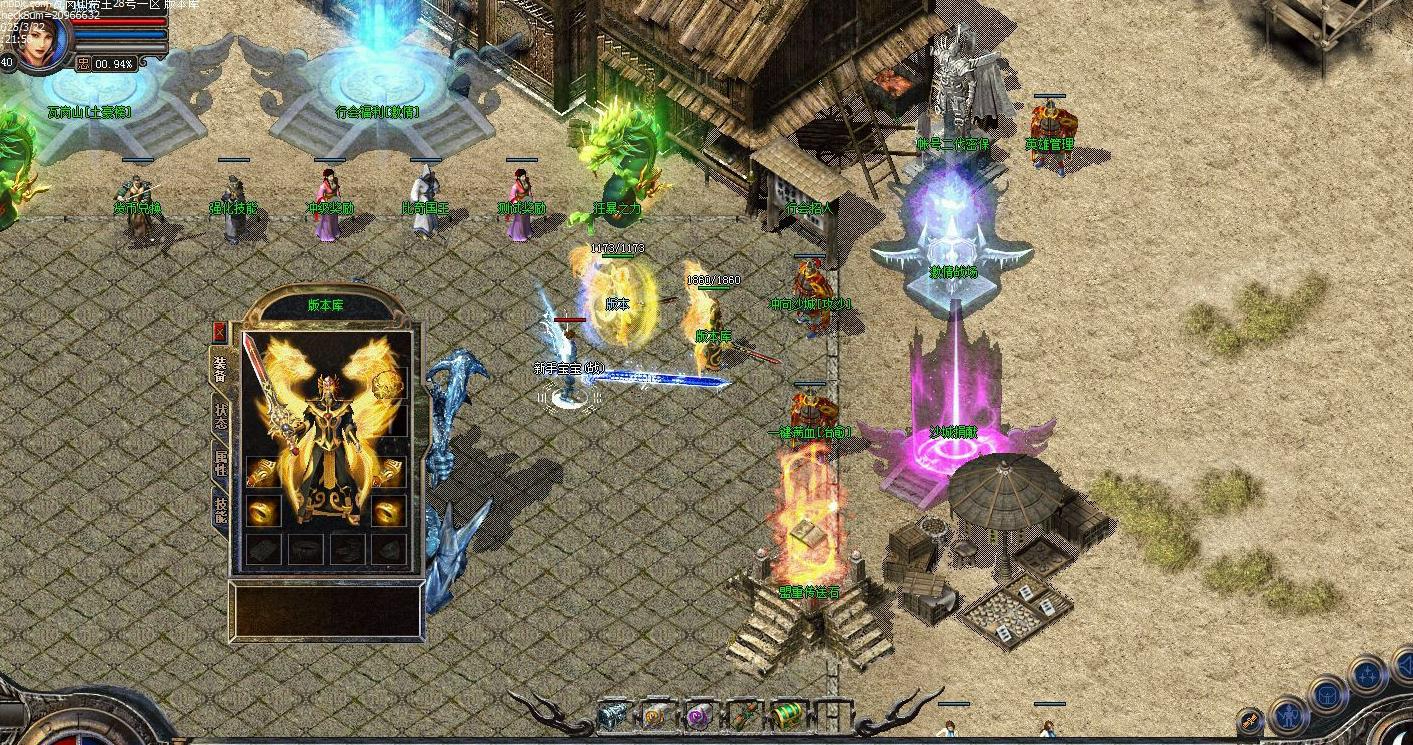Click the player portrait avatar
The image size is (1413, 745).
pos(40,42)
